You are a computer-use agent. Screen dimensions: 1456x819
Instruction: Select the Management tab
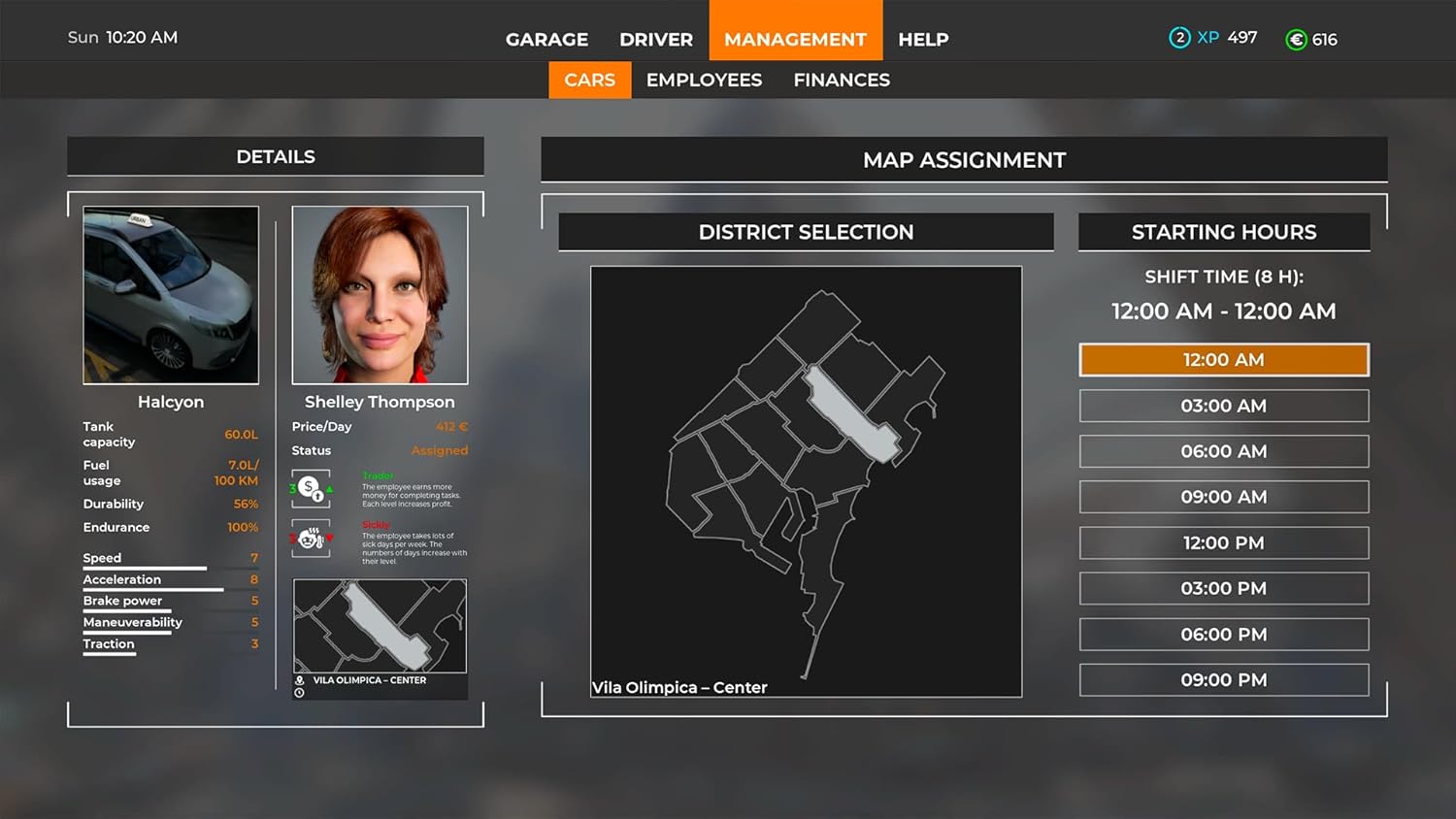click(795, 40)
